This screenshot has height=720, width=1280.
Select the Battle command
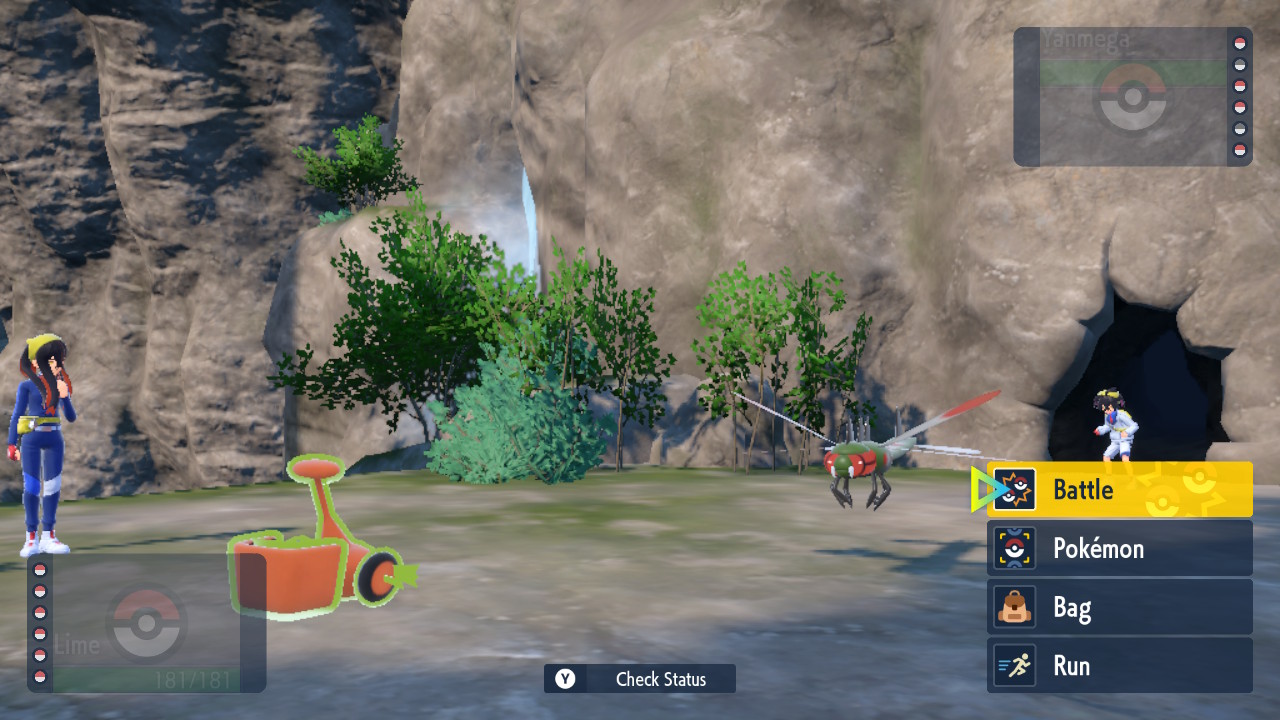coord(1120,490)
